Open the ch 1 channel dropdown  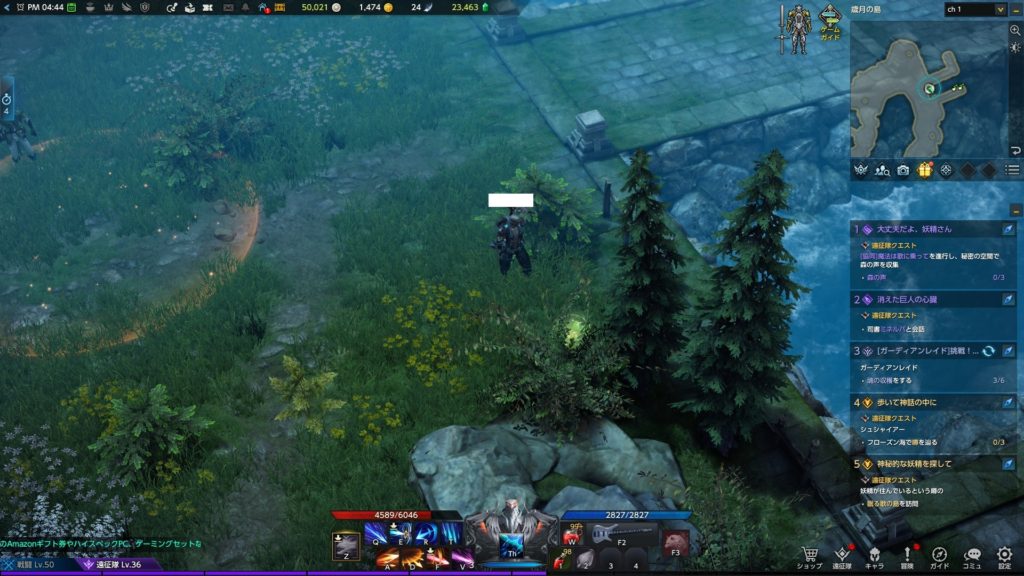(x=974, y=9)
